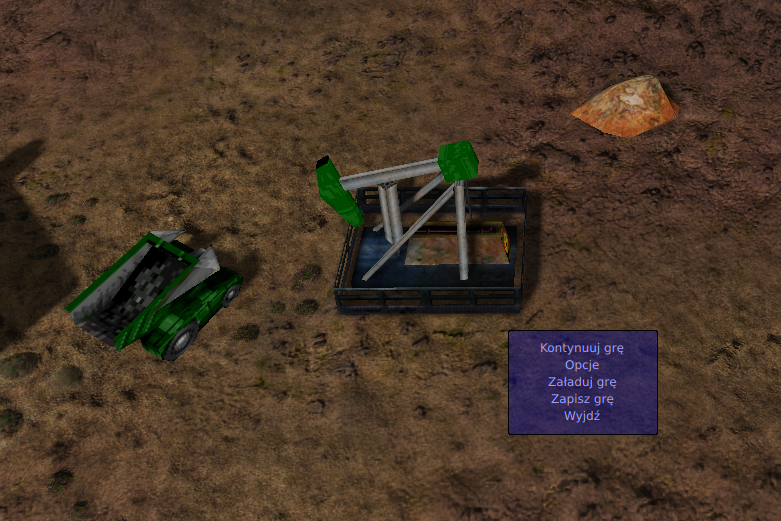Screen dimensions: 781x521
Task: Exit via the "Wyjdź" menu entry
Action: pyautogui.click(x=582, y=416)
